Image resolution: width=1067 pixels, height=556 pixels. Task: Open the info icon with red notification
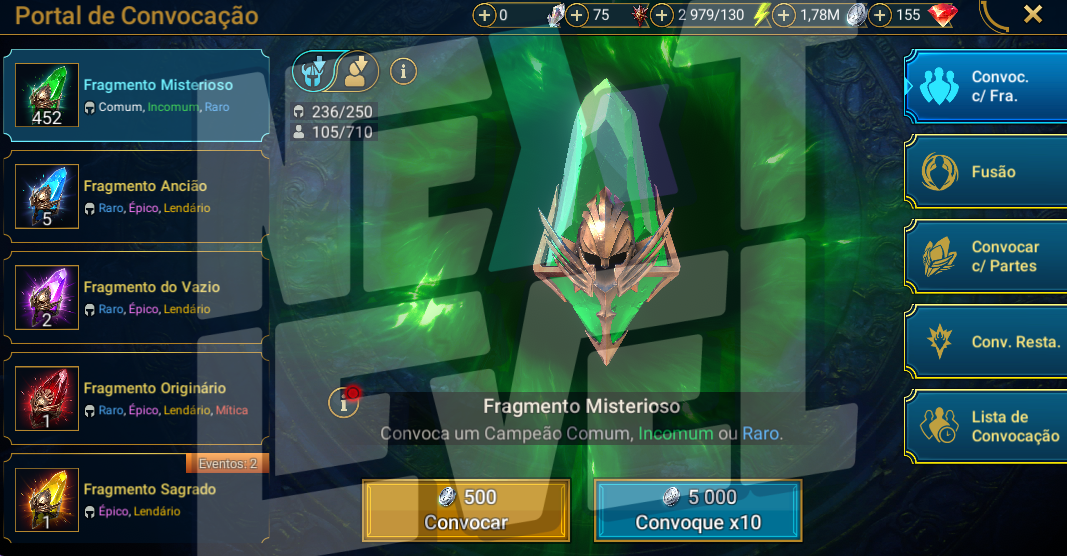tap(344, 402)
